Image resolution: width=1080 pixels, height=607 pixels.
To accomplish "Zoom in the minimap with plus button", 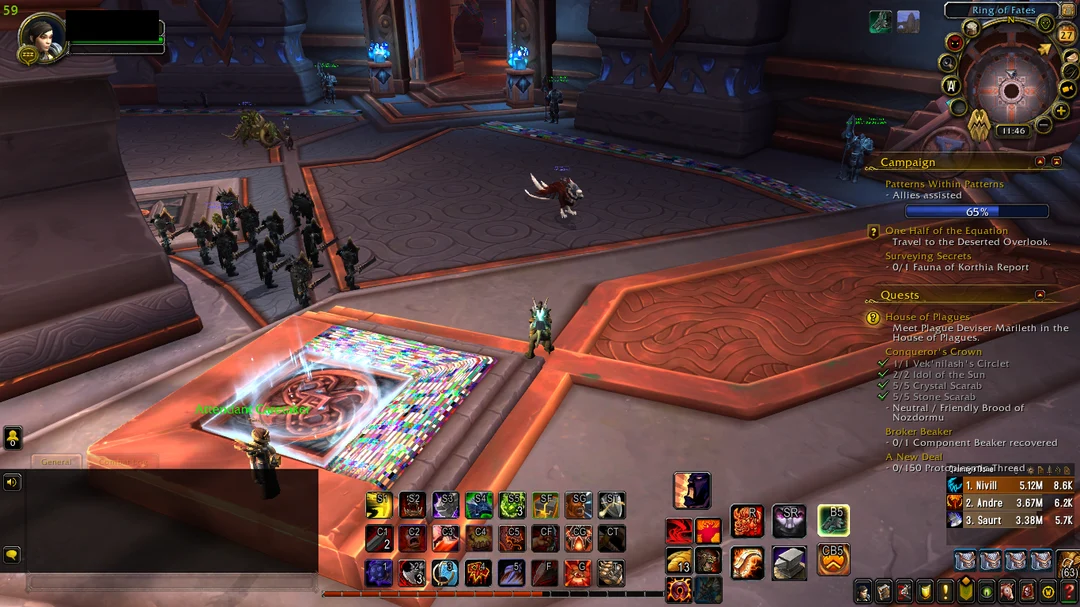I will coord(1061,111).
